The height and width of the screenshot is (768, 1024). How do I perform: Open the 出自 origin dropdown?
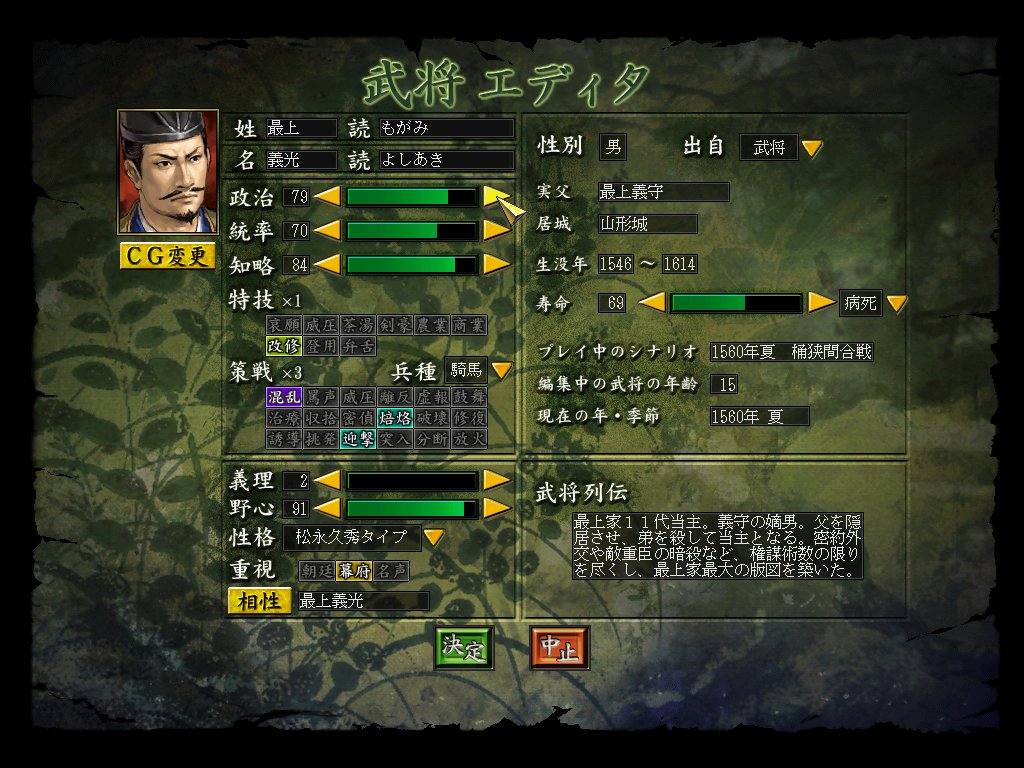(x=812, y=148)
